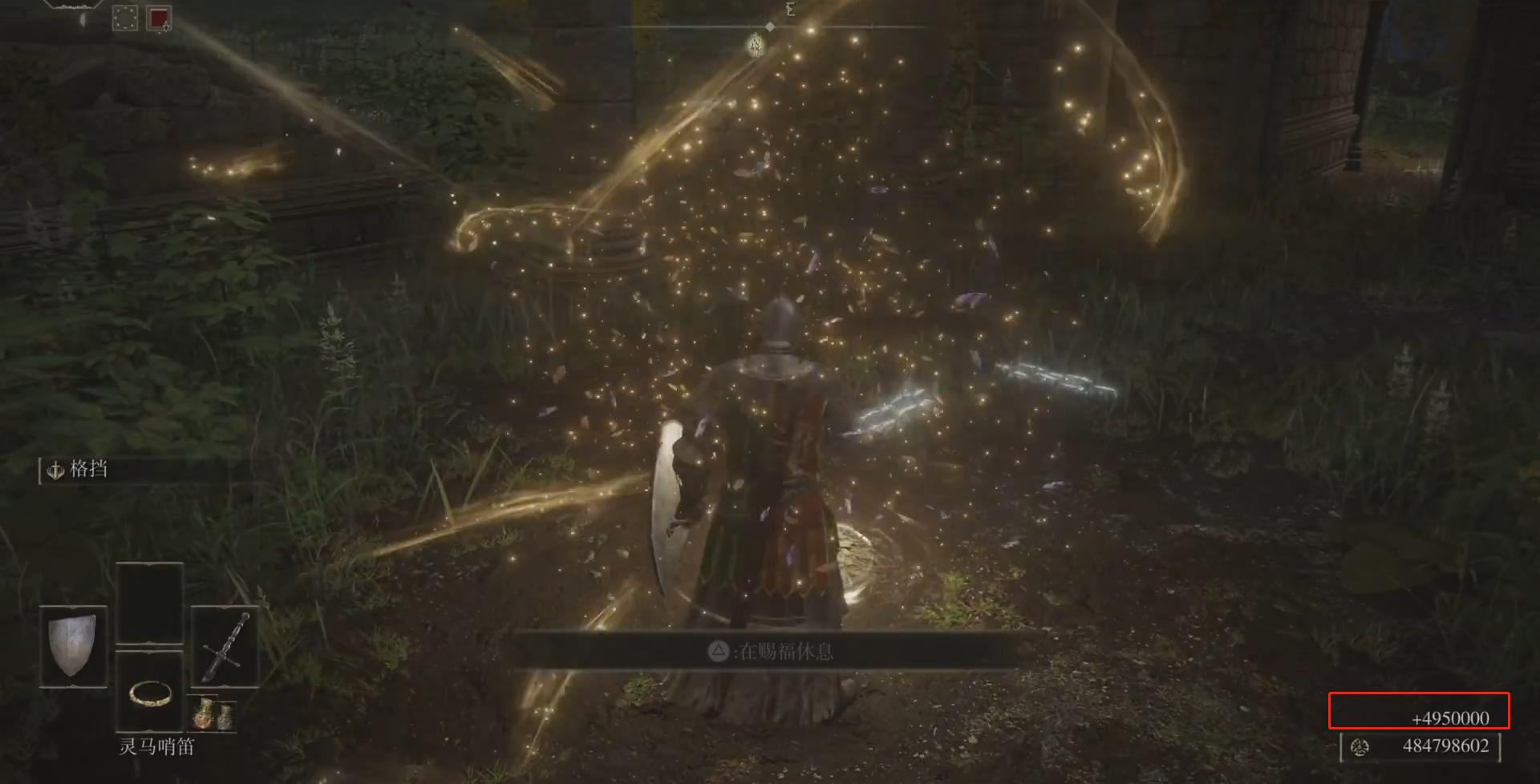
Task: Click the dotted circle status icon
Action: [125, 18]
